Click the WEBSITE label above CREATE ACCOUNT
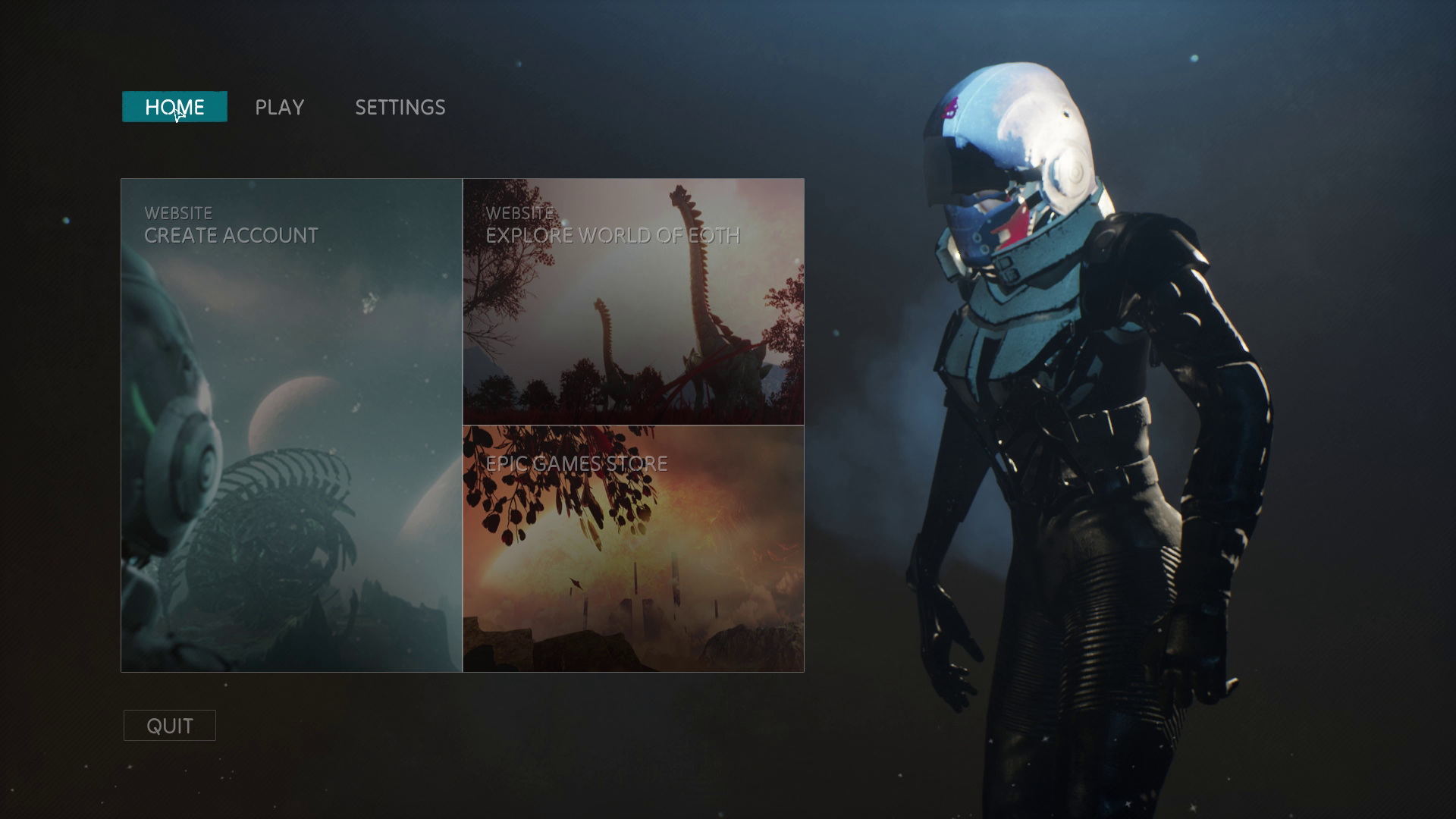 [x=179, y=213]
